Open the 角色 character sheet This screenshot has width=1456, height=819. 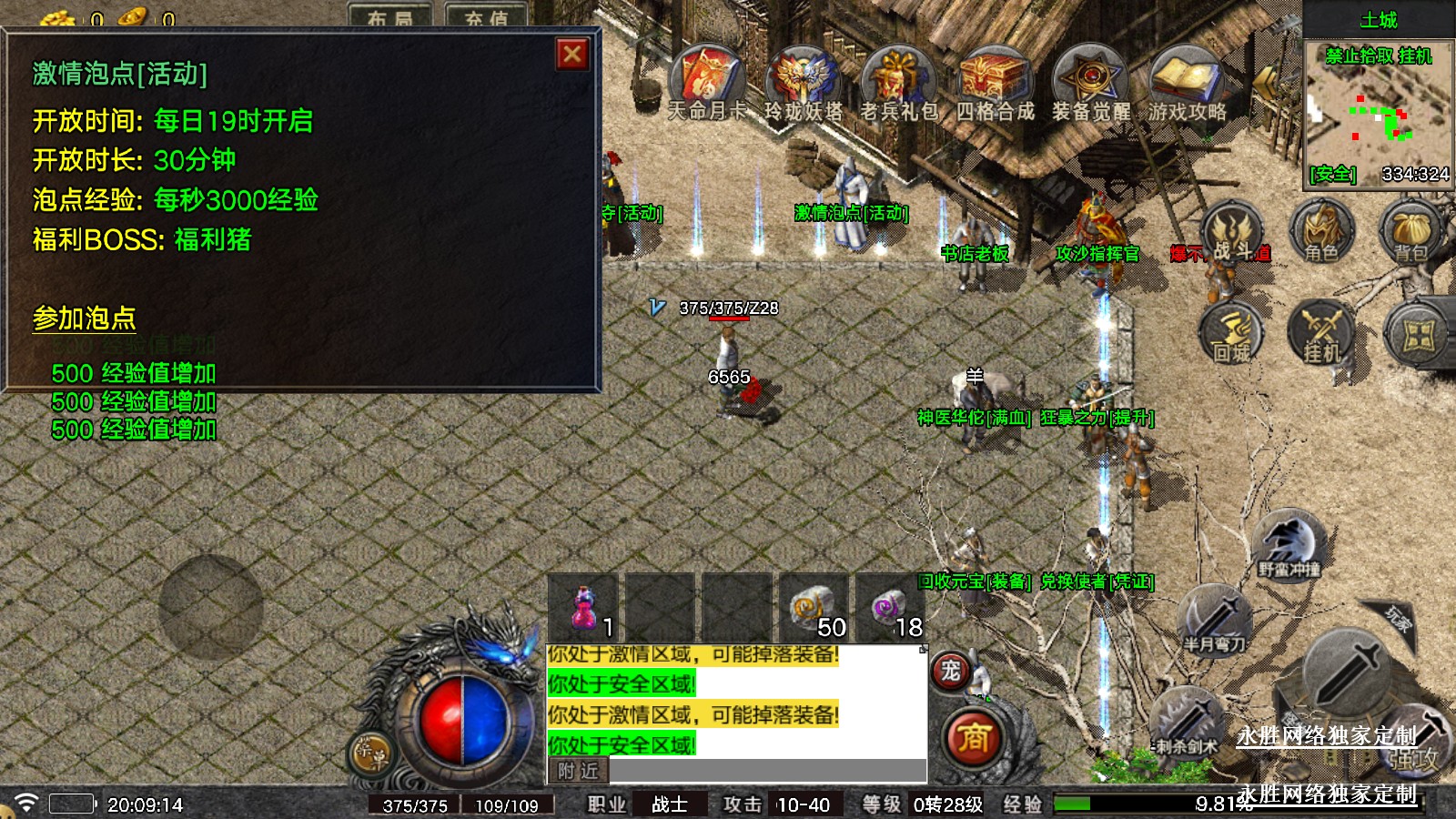(x=1321, y=232)
